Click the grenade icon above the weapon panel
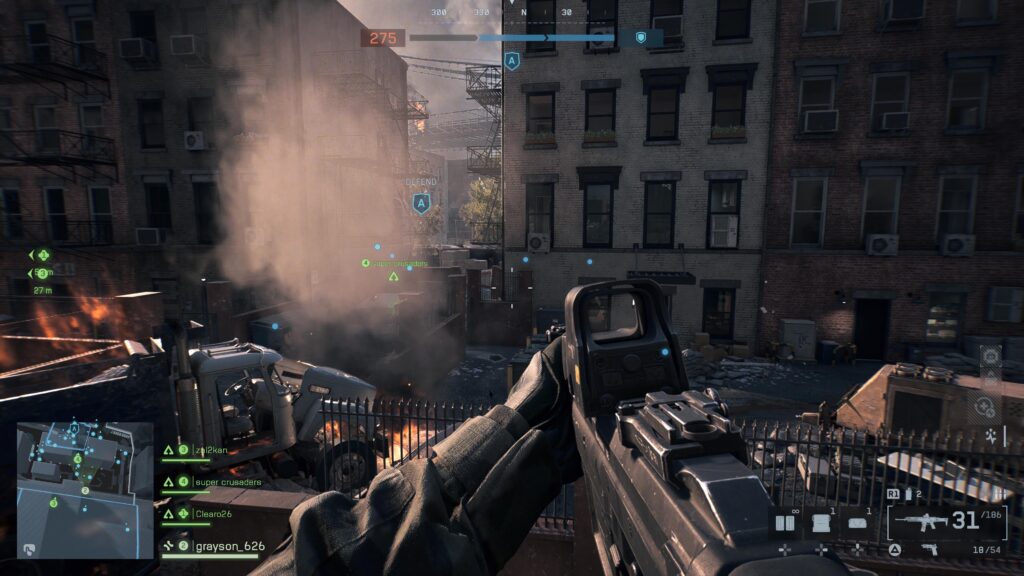 [910, 494]
